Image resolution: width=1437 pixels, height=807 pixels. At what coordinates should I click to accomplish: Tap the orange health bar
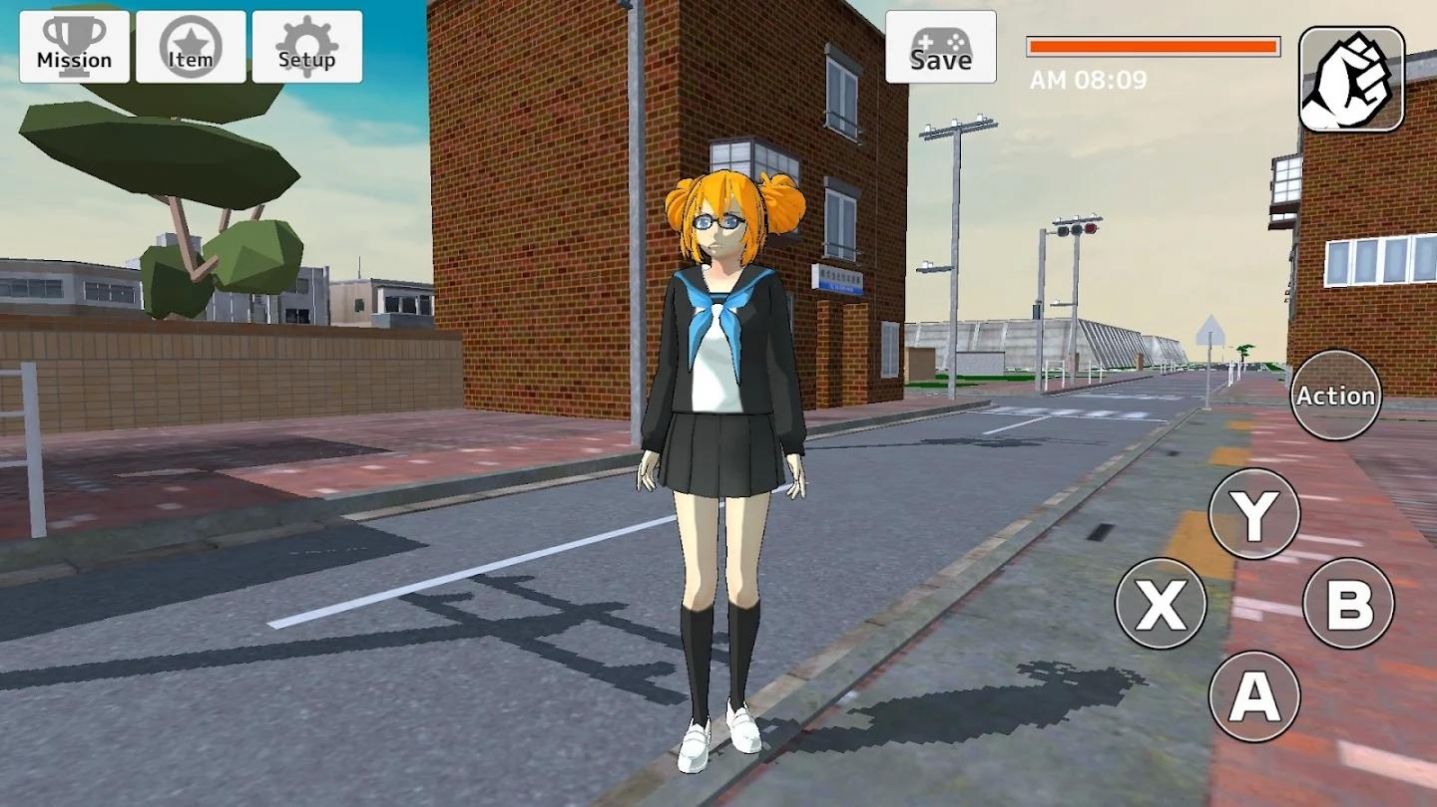[1150, 45]
